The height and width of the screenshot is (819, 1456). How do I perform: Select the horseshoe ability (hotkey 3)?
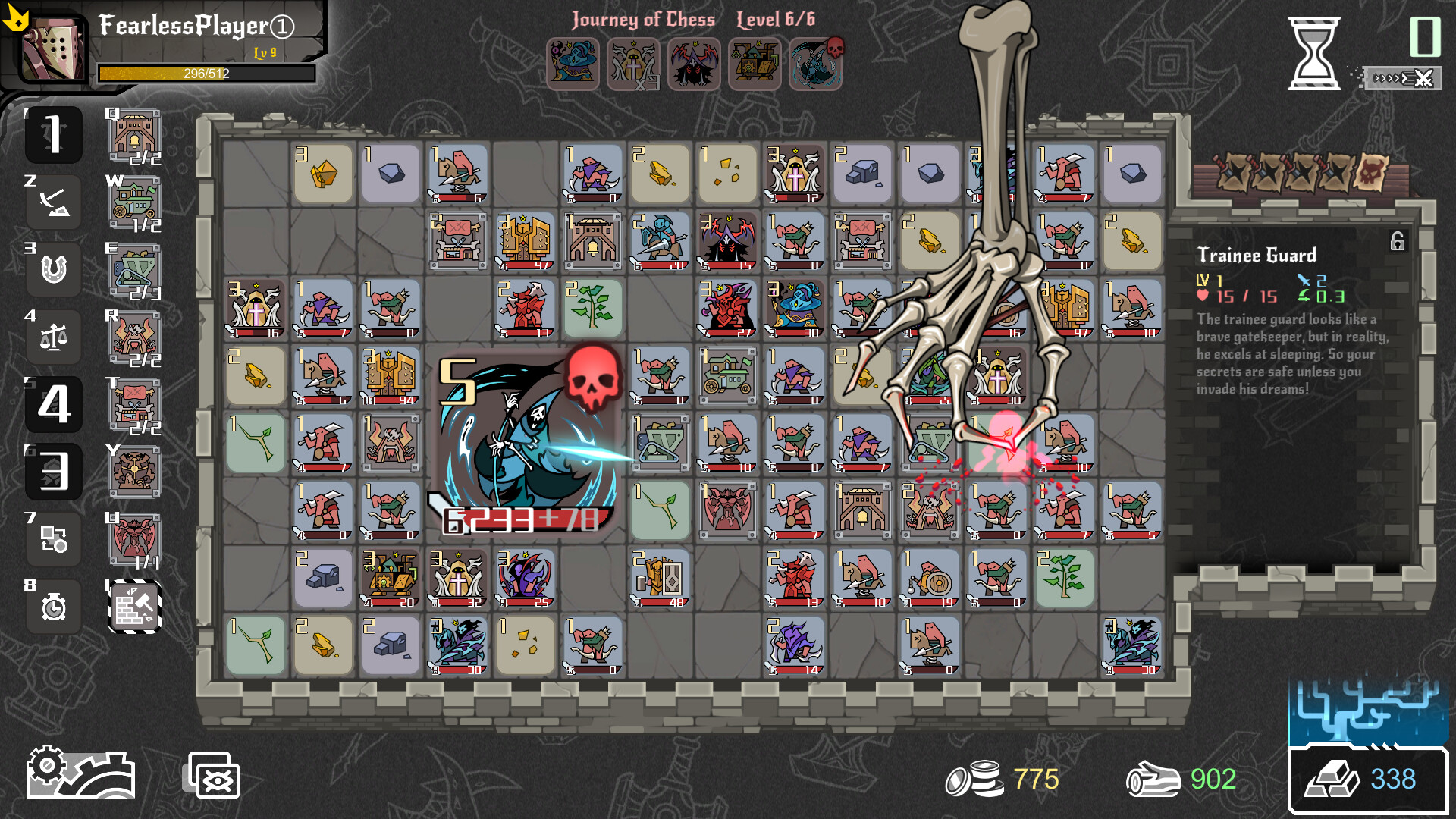coord(53,269)
